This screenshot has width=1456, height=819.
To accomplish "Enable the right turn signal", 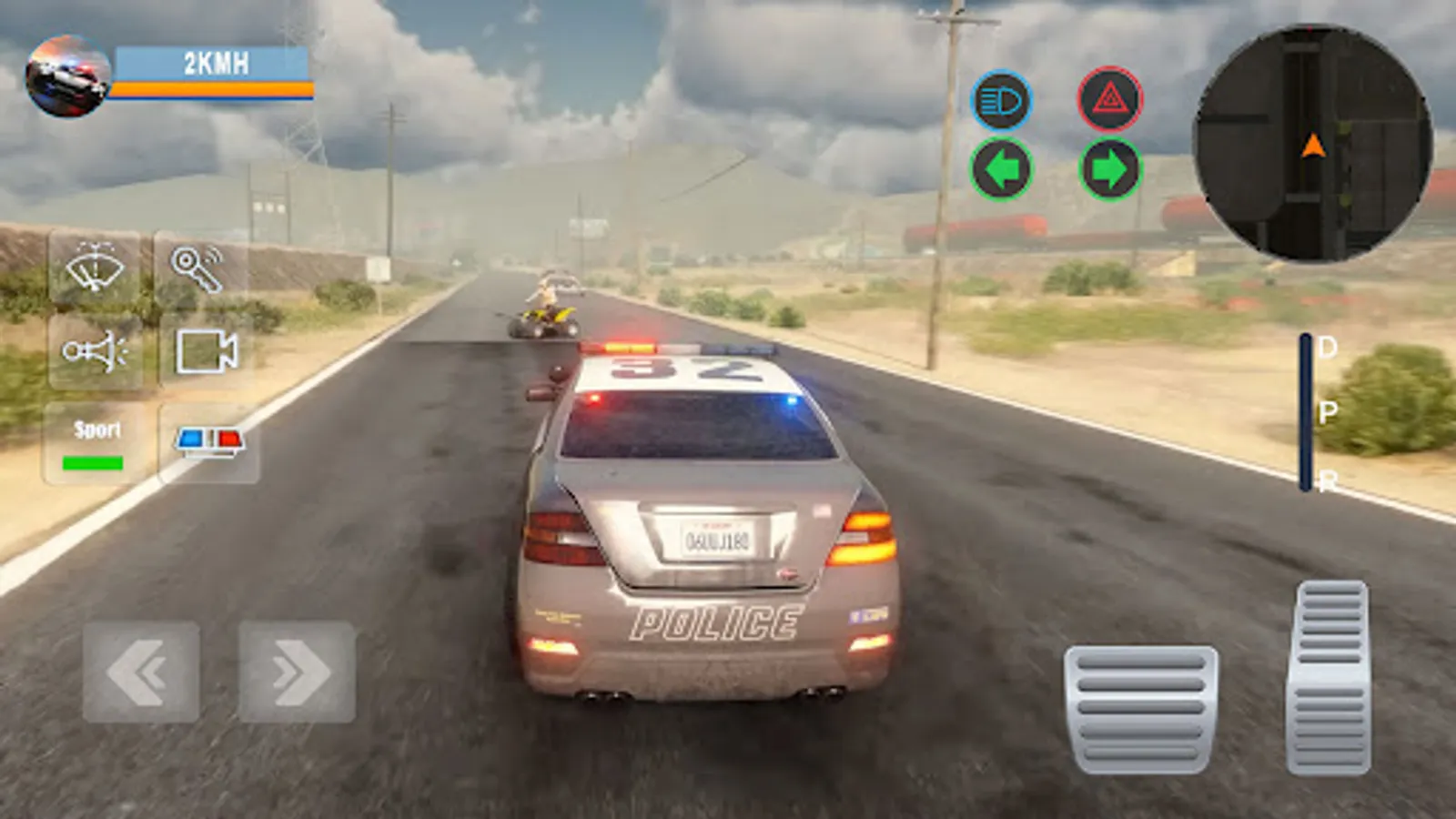I will click(x=1110, y=168).
